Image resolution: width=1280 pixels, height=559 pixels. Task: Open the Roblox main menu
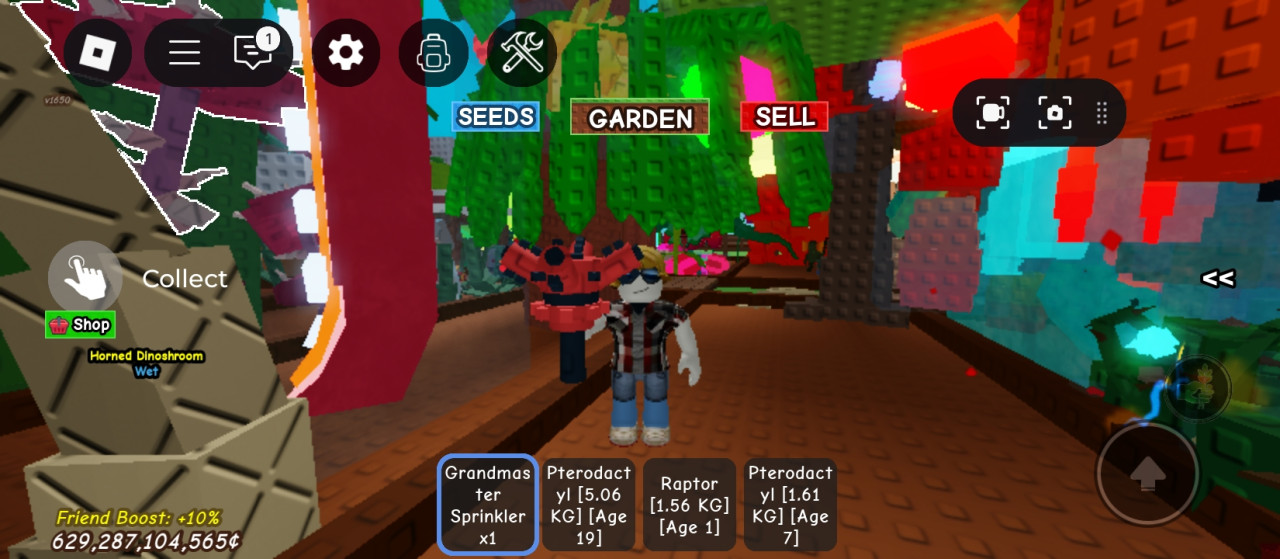point(97,52)
